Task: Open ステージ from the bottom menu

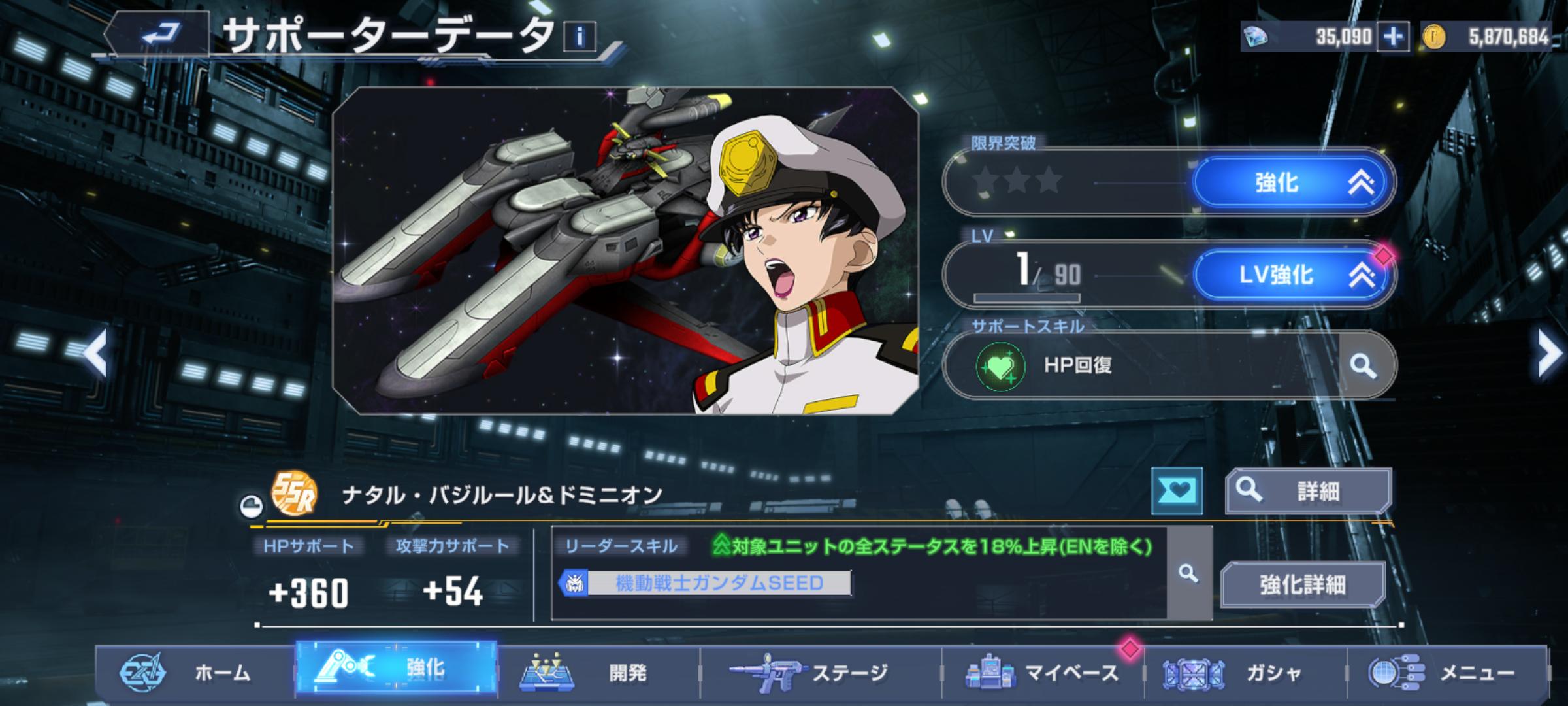Action: (820, 672)
